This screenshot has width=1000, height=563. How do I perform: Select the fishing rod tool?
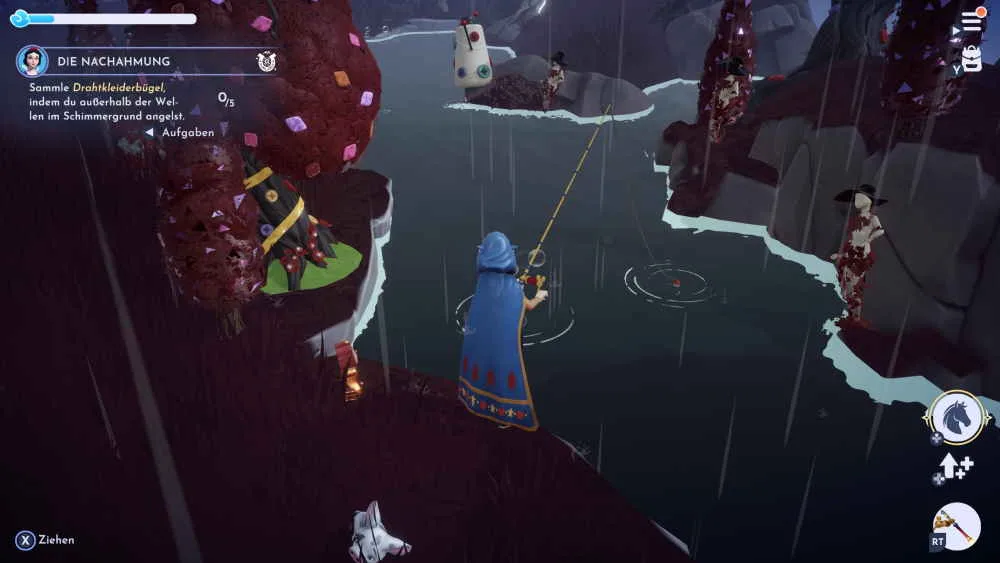click(956, 526)
